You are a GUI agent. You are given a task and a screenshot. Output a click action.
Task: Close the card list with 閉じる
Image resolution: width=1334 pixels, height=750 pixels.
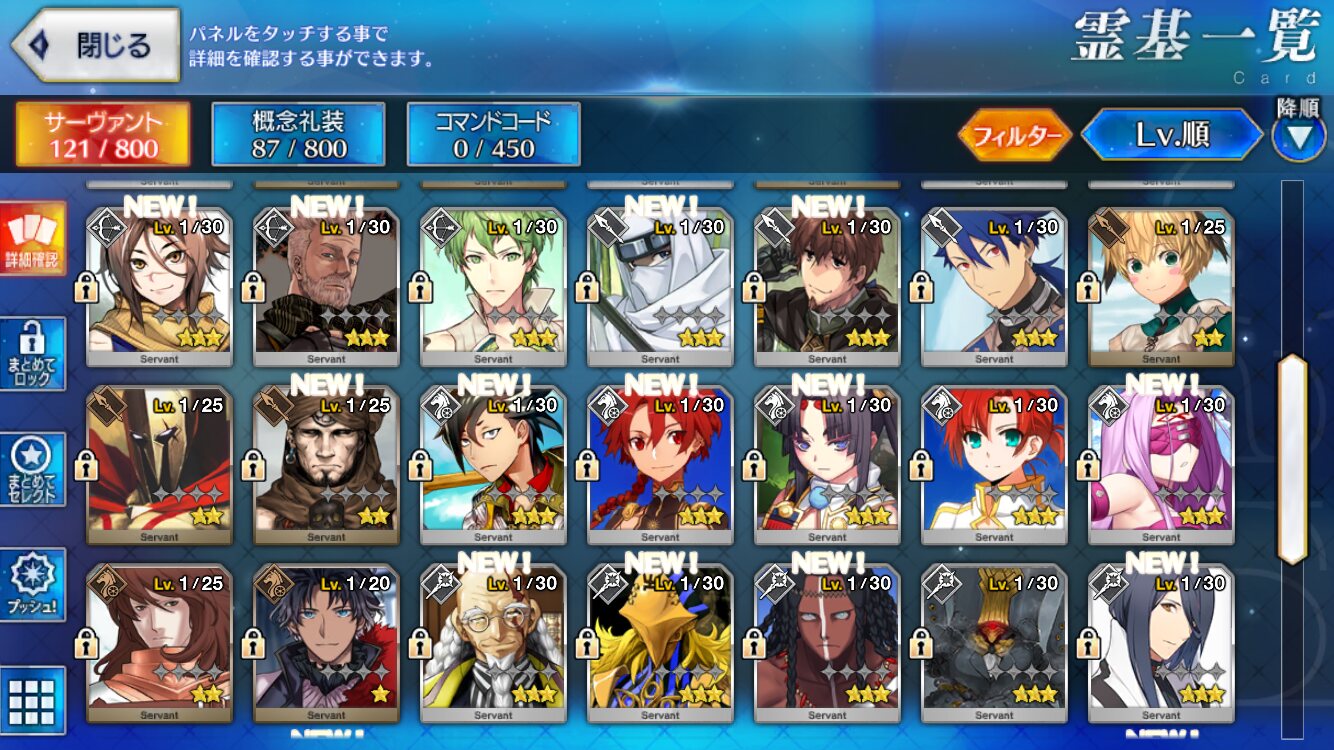pos(97,45)
